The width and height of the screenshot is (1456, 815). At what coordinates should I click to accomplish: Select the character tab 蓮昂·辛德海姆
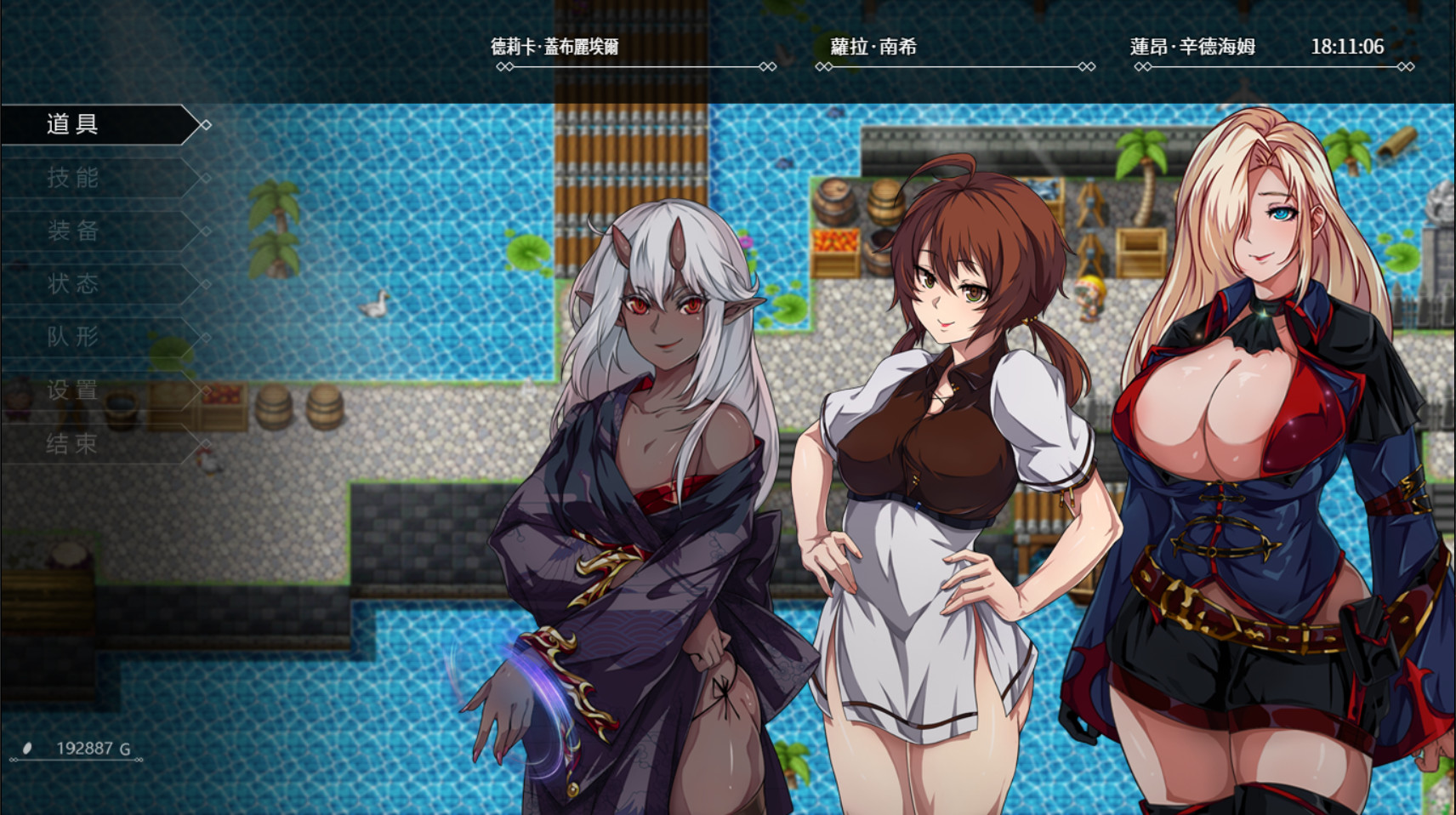tap(1191, 48)
